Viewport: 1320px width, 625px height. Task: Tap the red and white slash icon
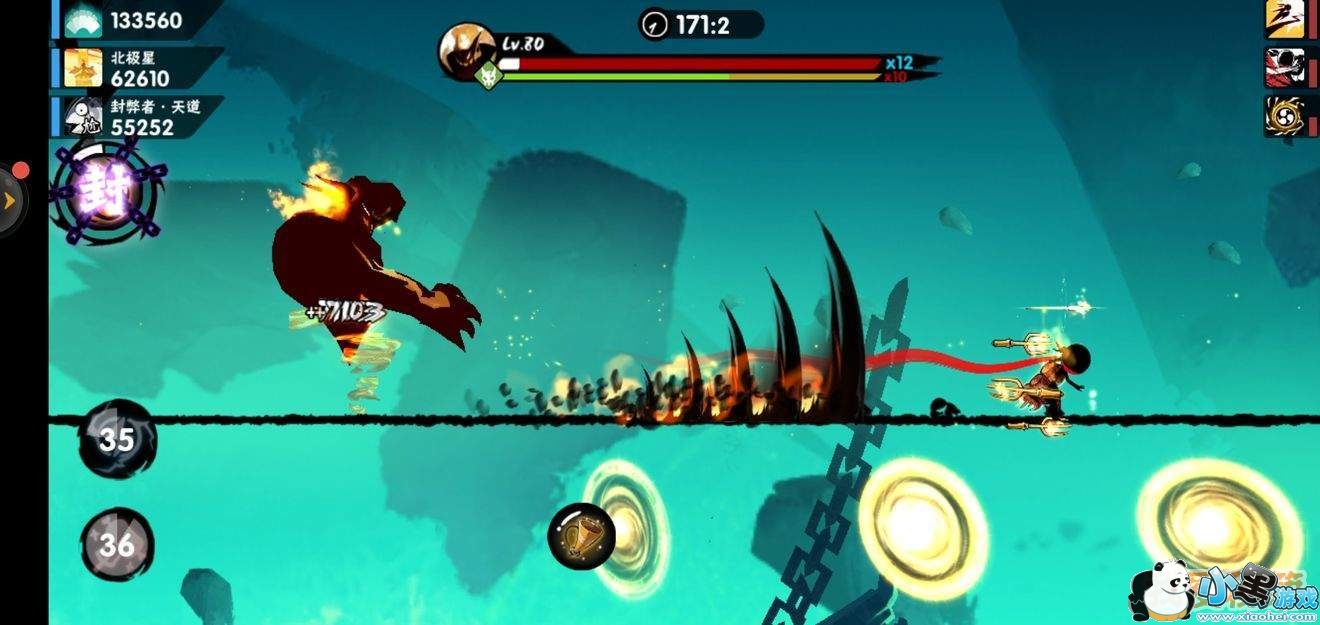tap(1284, 67)
